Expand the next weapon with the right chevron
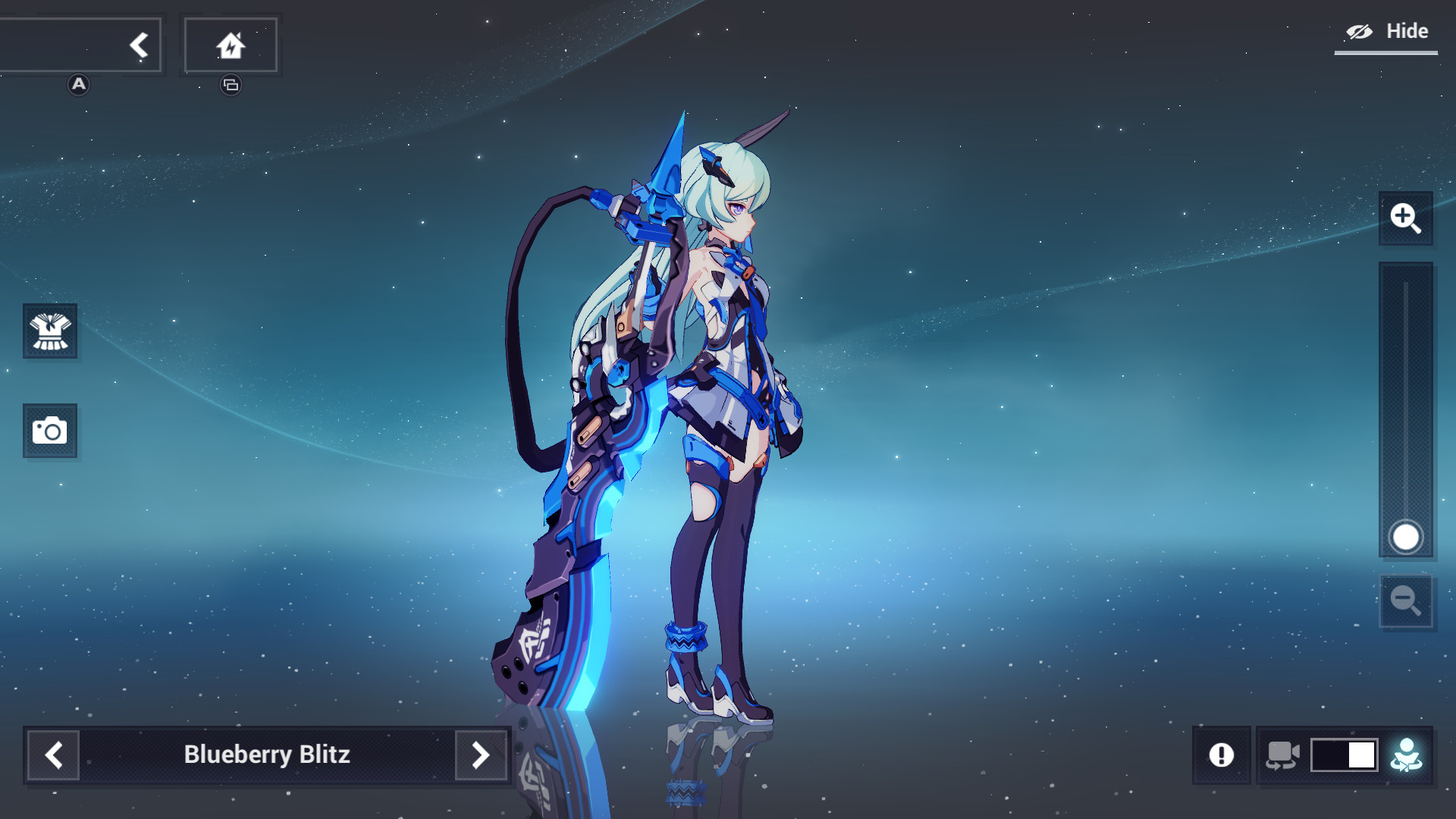This screenshot has height=819, width=1456. click(x=480, y=755)
